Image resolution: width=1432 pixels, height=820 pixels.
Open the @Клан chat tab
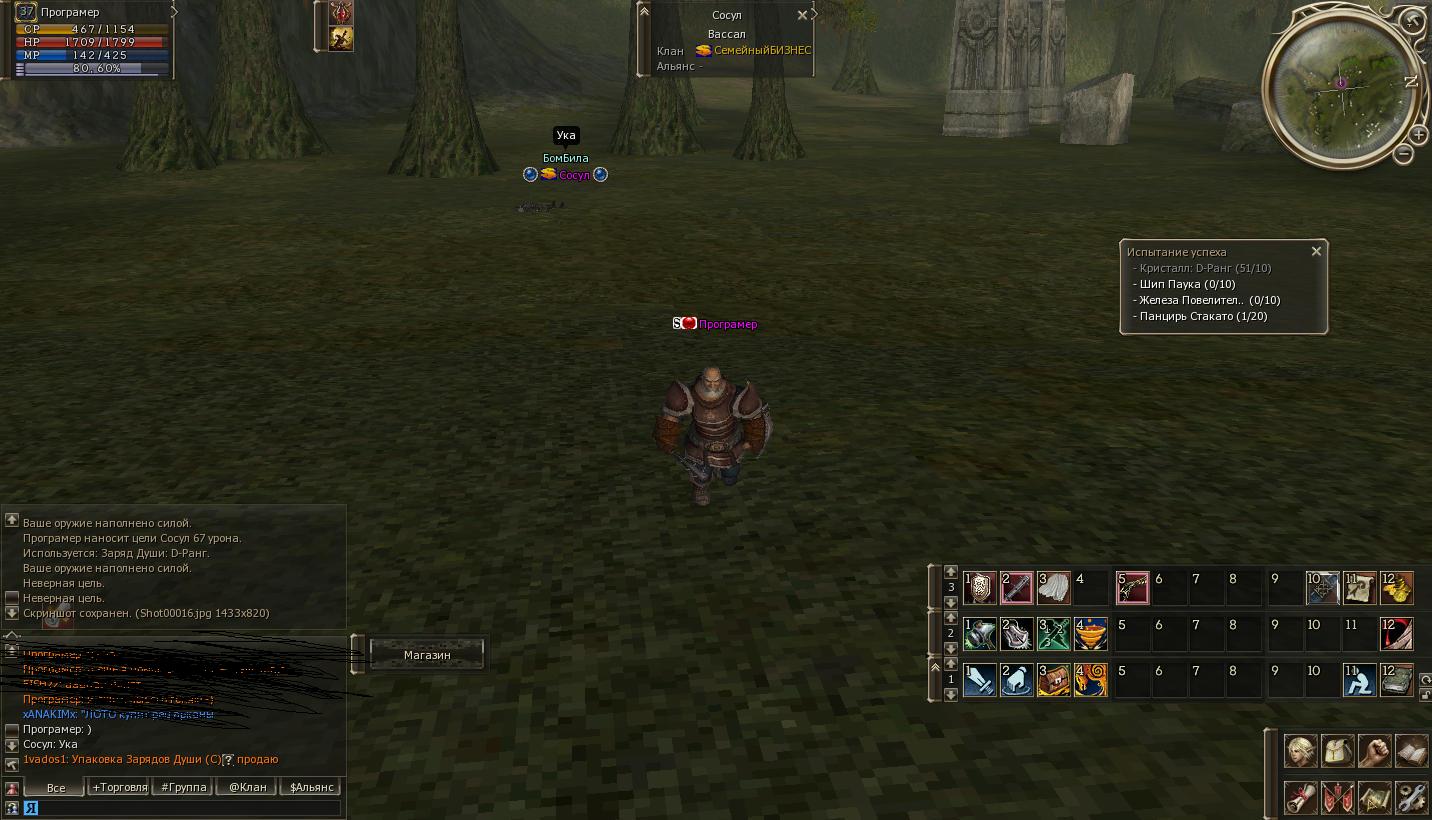pyautogui.click(x=248, y=787)
